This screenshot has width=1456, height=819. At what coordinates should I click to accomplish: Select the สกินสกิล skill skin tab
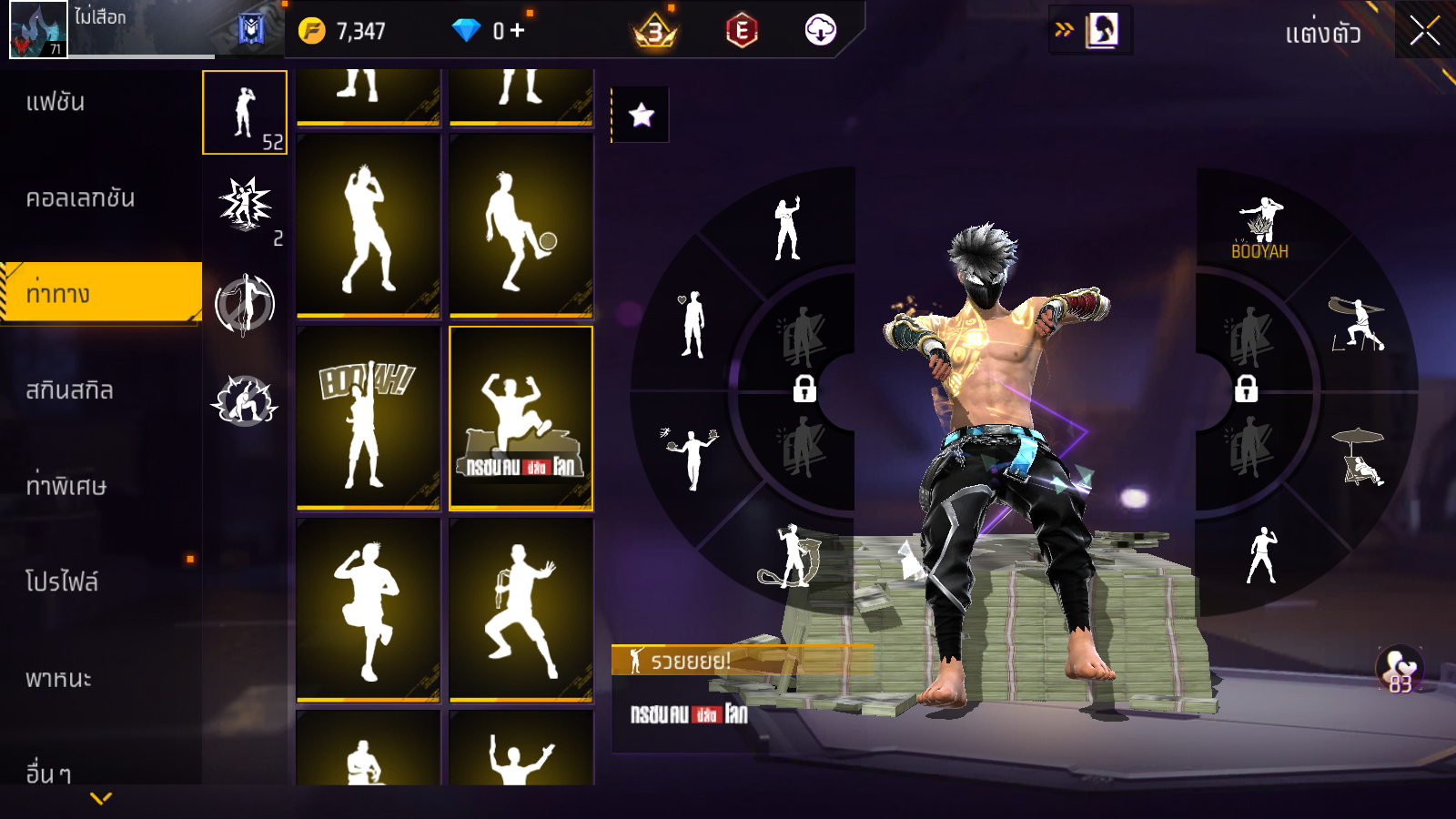tap(69, 390)
